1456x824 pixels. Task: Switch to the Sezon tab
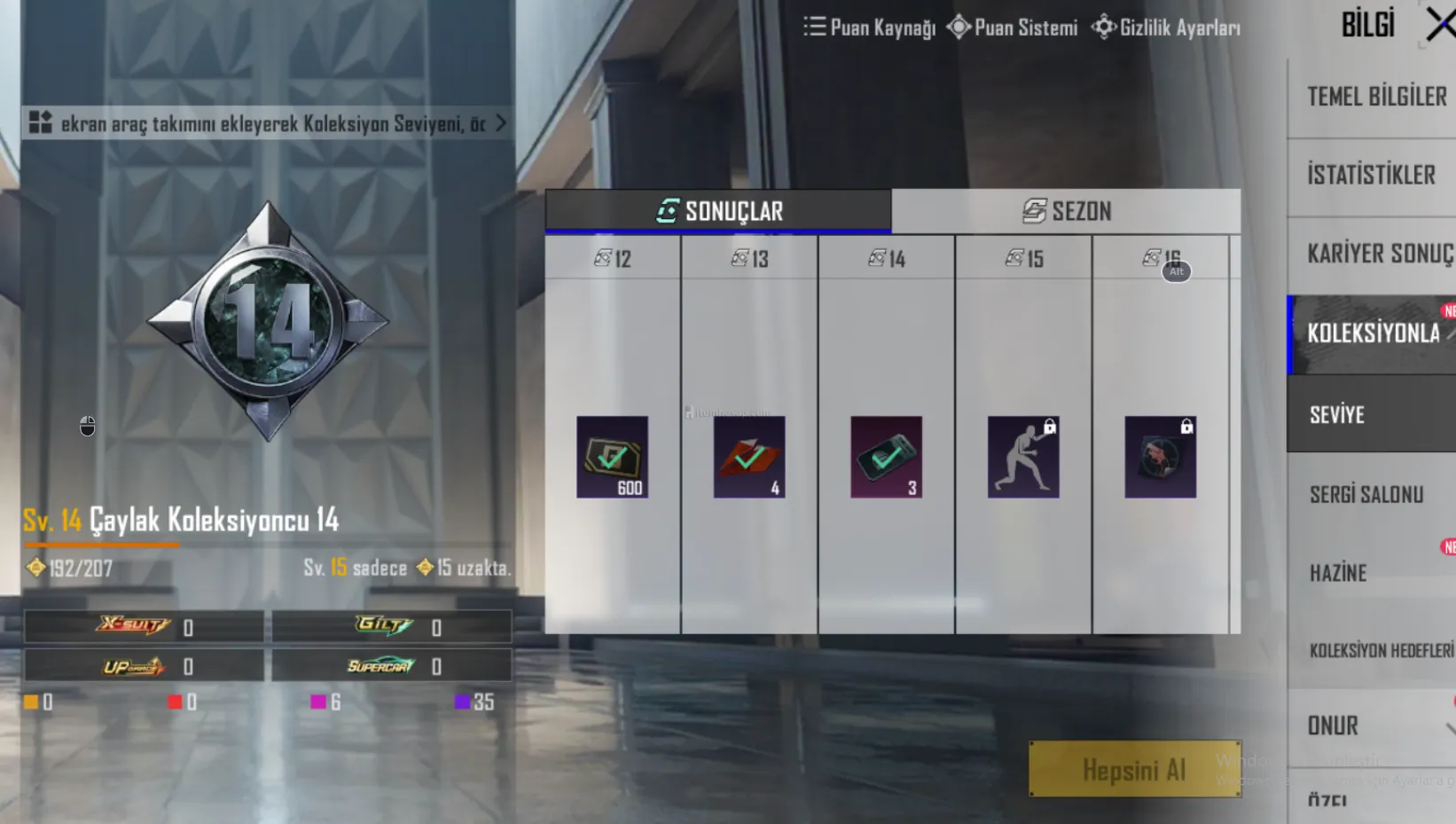pos(1066,211)
